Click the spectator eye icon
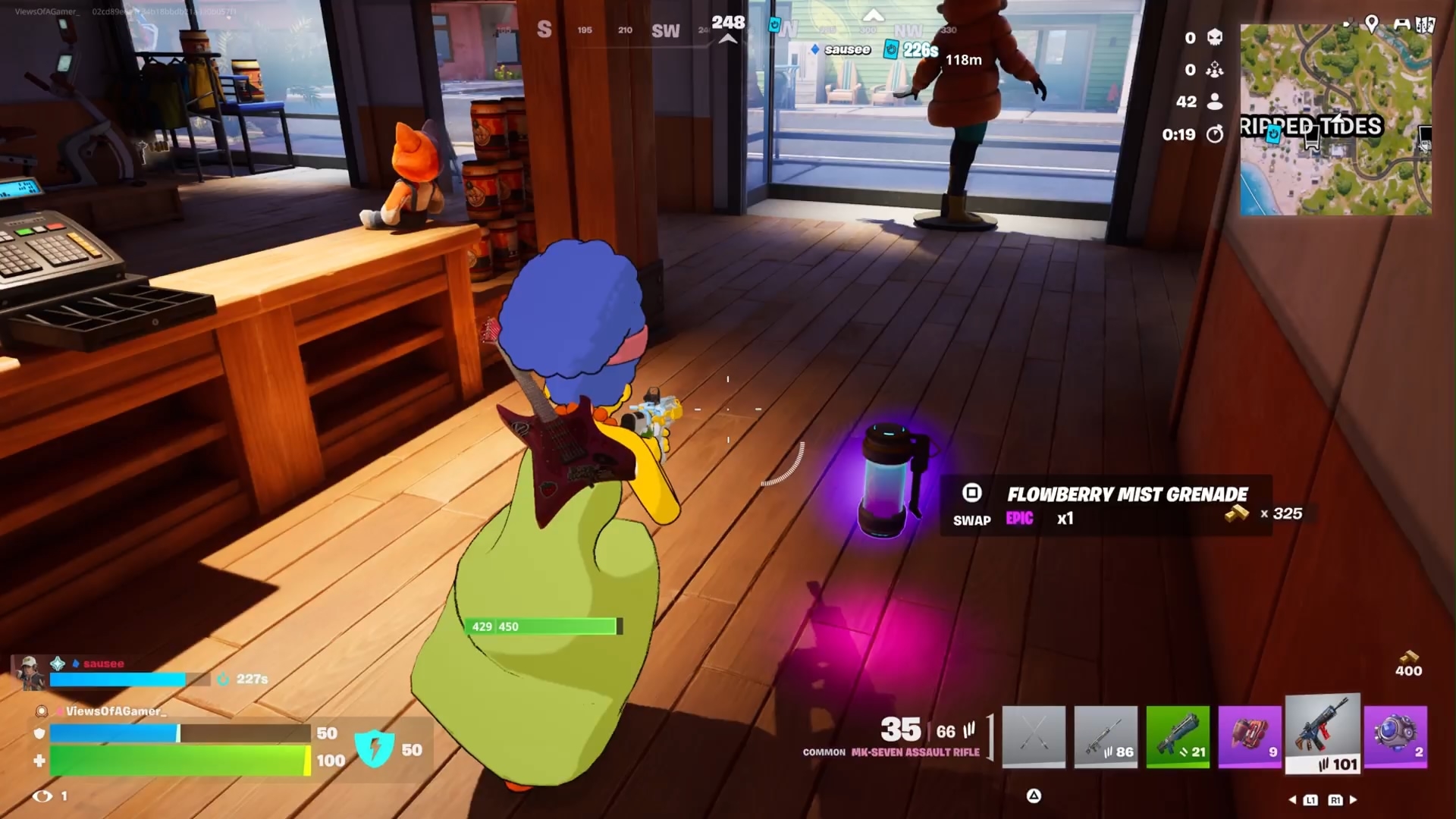 [42, 795]
